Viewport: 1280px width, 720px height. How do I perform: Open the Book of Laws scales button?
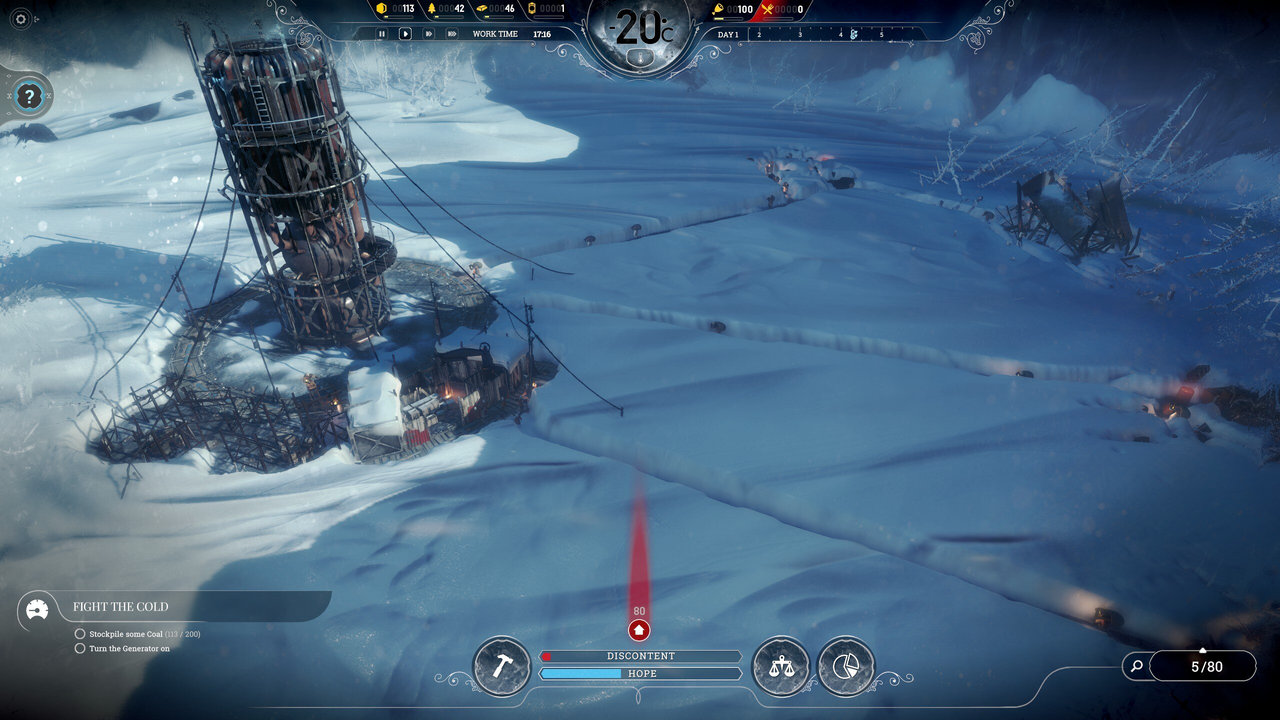pyautogui.click(x=781, y=666)
